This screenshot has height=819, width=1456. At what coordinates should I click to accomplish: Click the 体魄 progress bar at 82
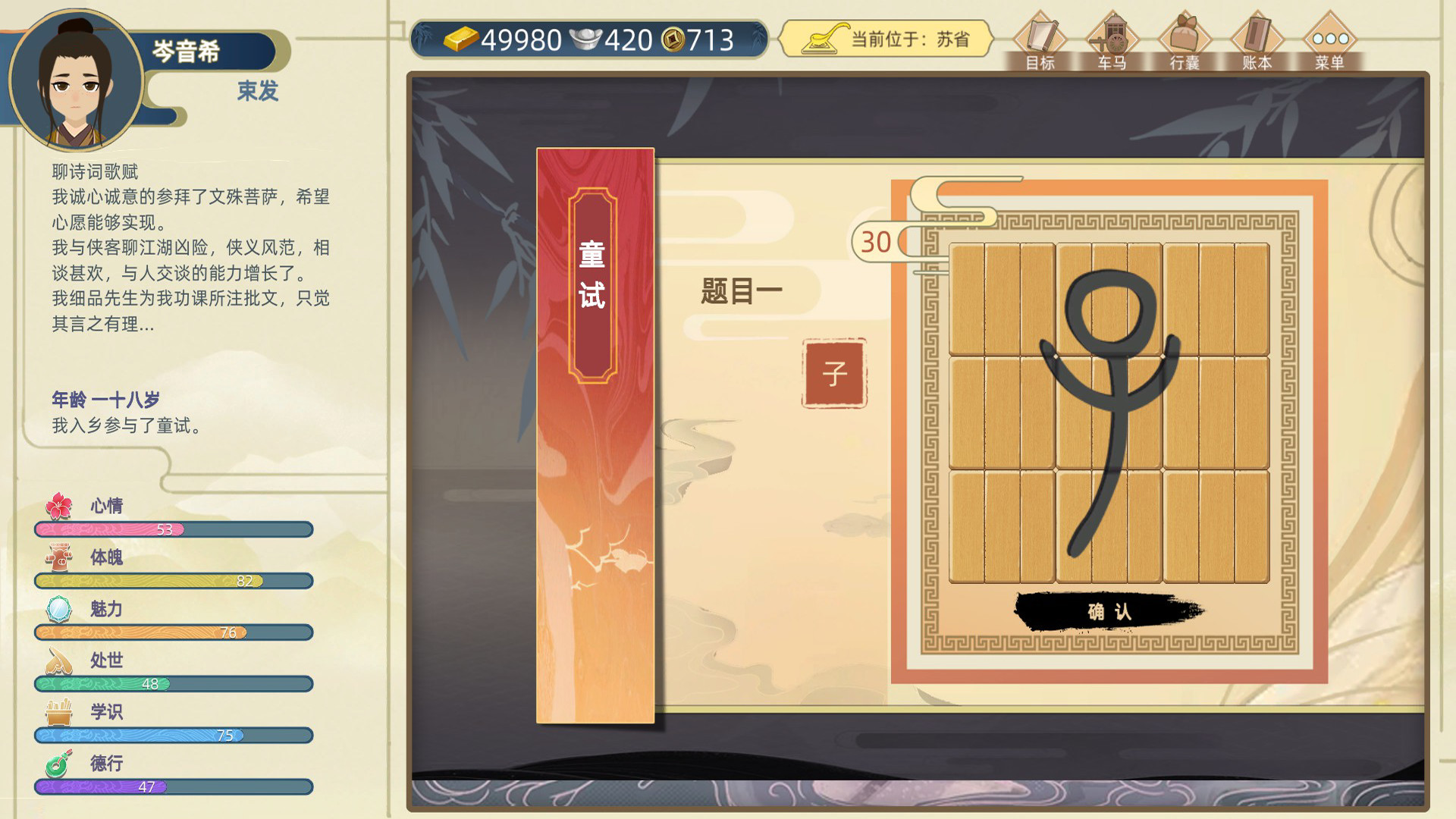point(173,582)
